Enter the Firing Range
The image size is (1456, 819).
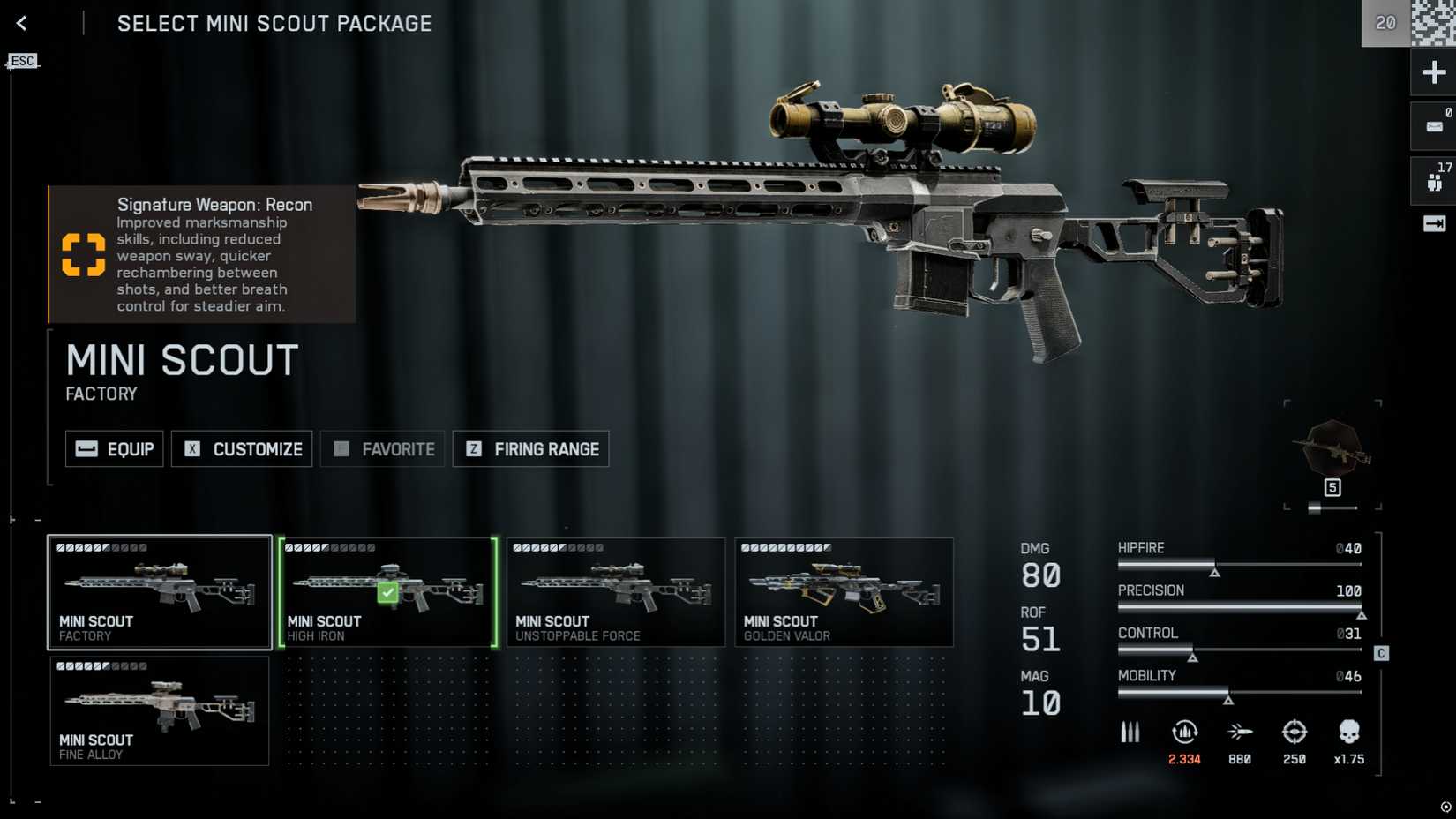click(x=530, y=449)
